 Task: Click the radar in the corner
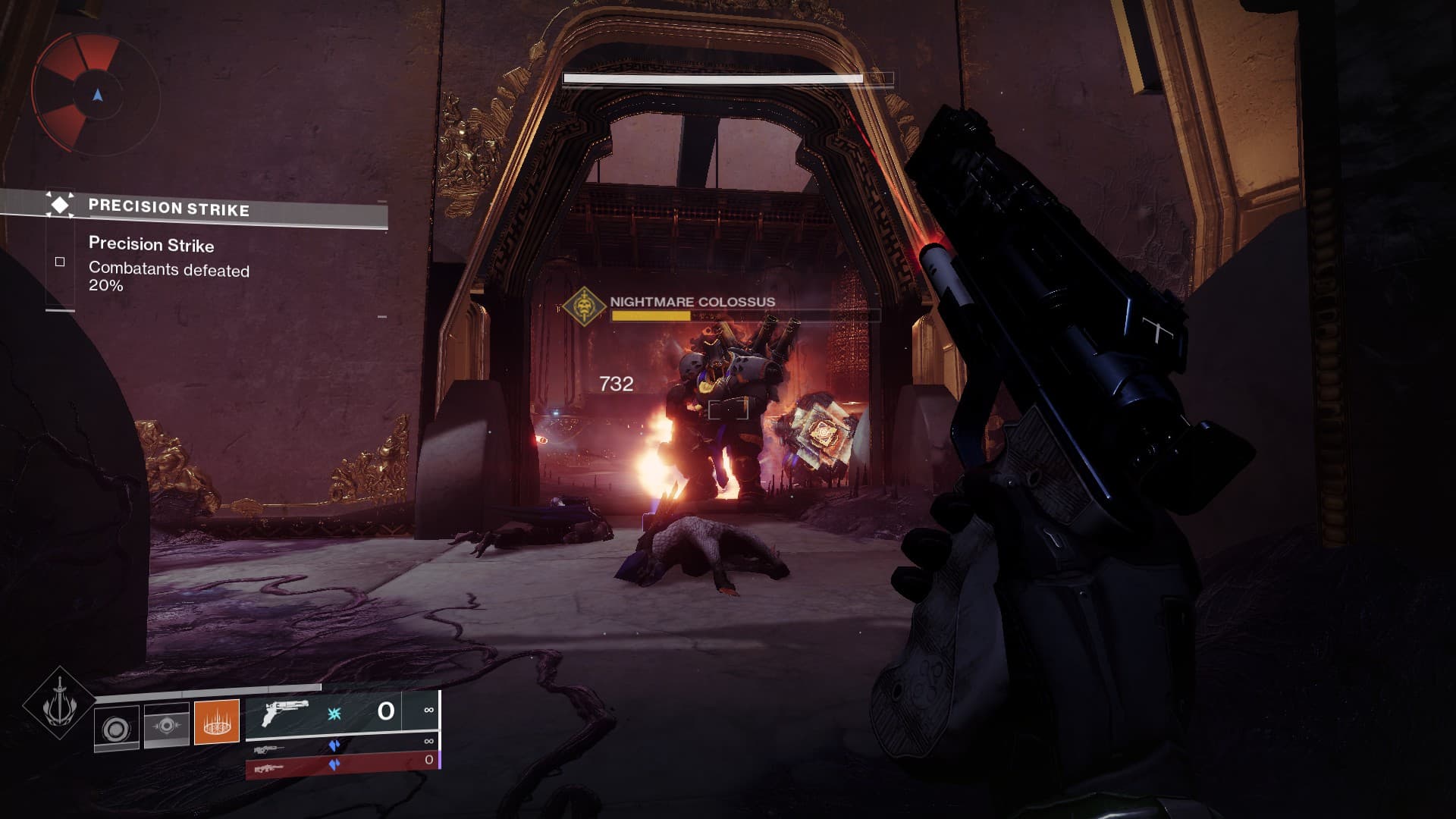(x=96, y=95)
